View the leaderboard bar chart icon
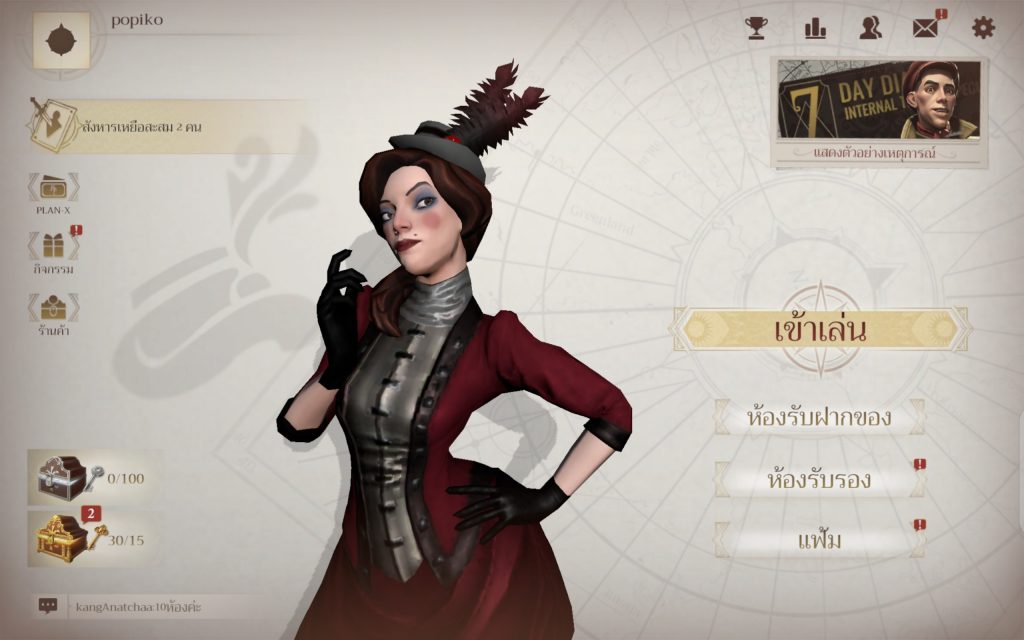Viewport: 1024px width, 640px height. [x=815, y=28]
